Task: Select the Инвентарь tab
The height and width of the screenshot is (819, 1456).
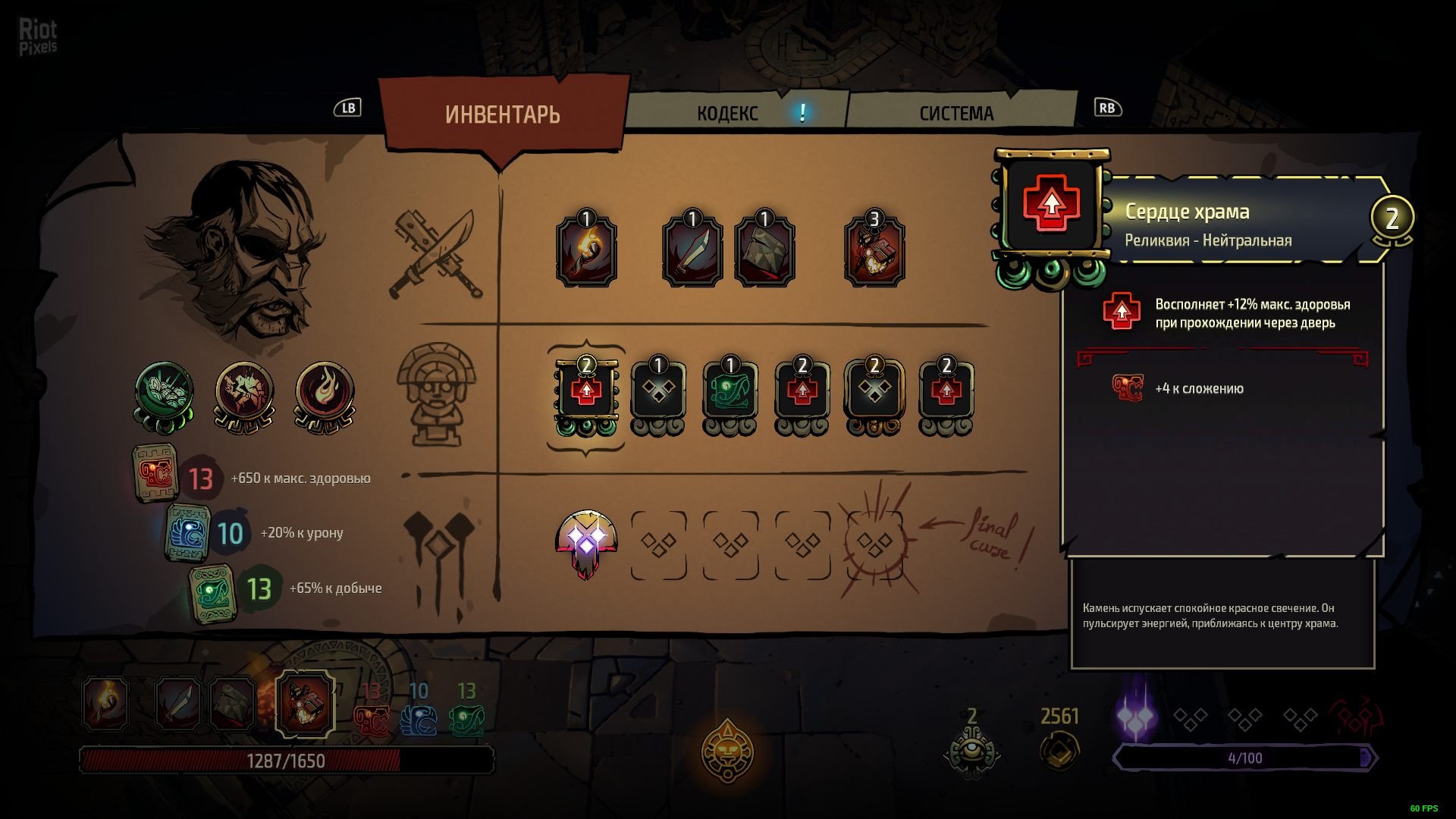Action: [503, 115]
